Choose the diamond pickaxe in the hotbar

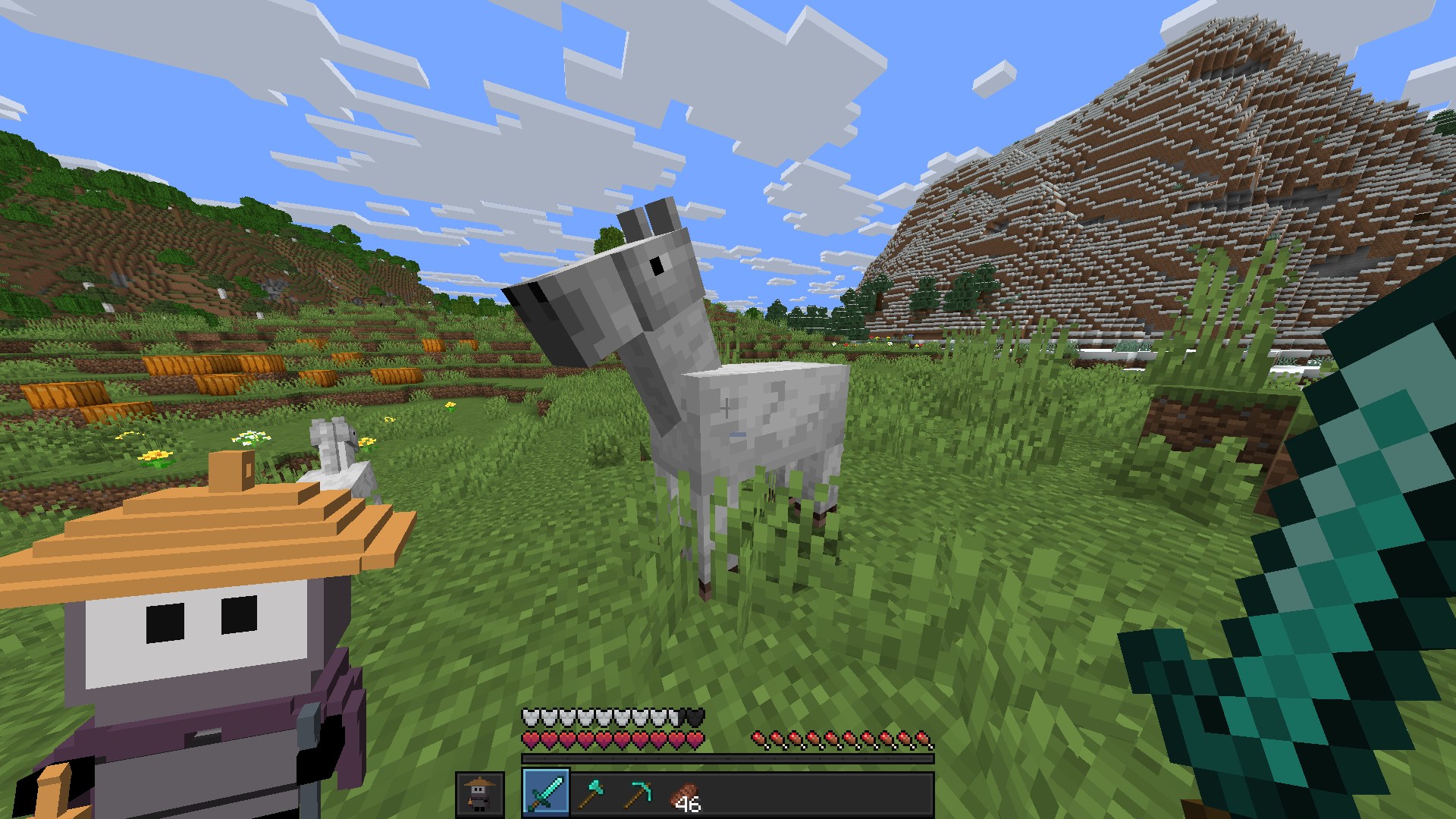tap(636, 793)
